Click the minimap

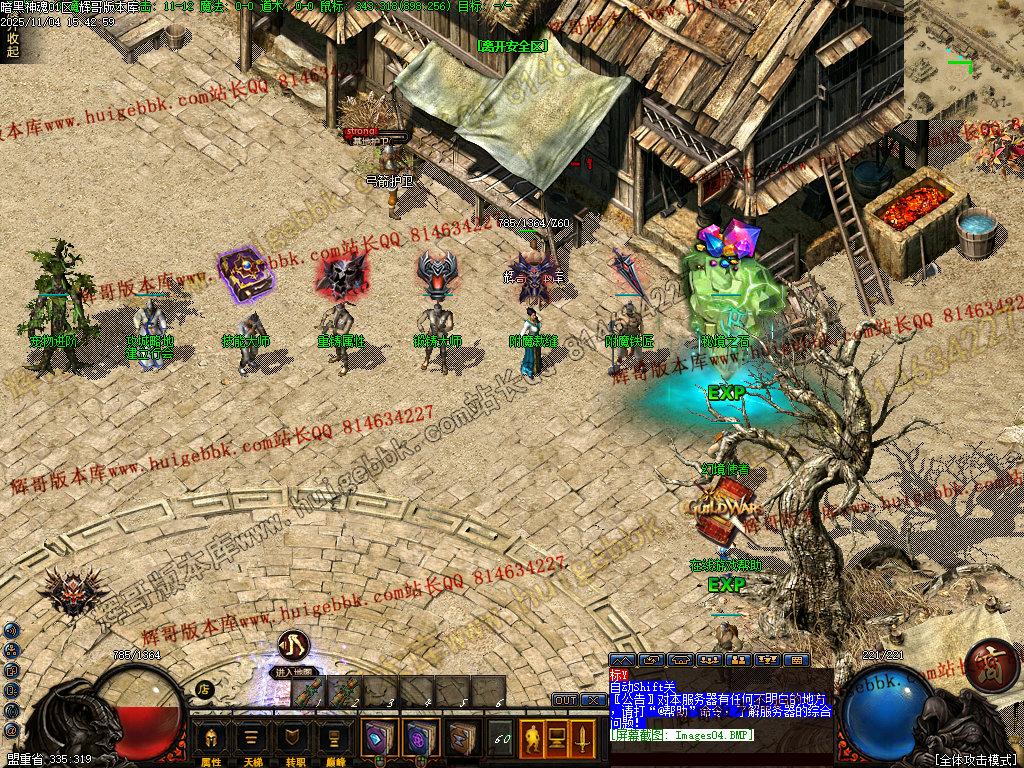(963, 60)
